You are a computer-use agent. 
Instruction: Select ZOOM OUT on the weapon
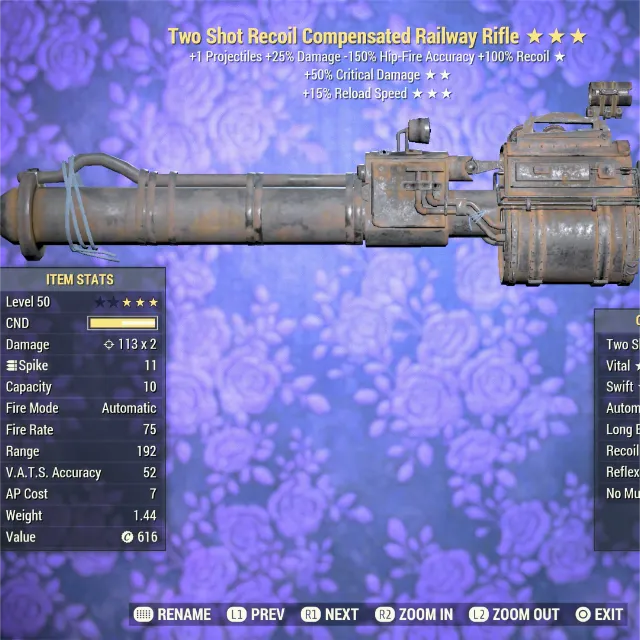pos(514,614)
